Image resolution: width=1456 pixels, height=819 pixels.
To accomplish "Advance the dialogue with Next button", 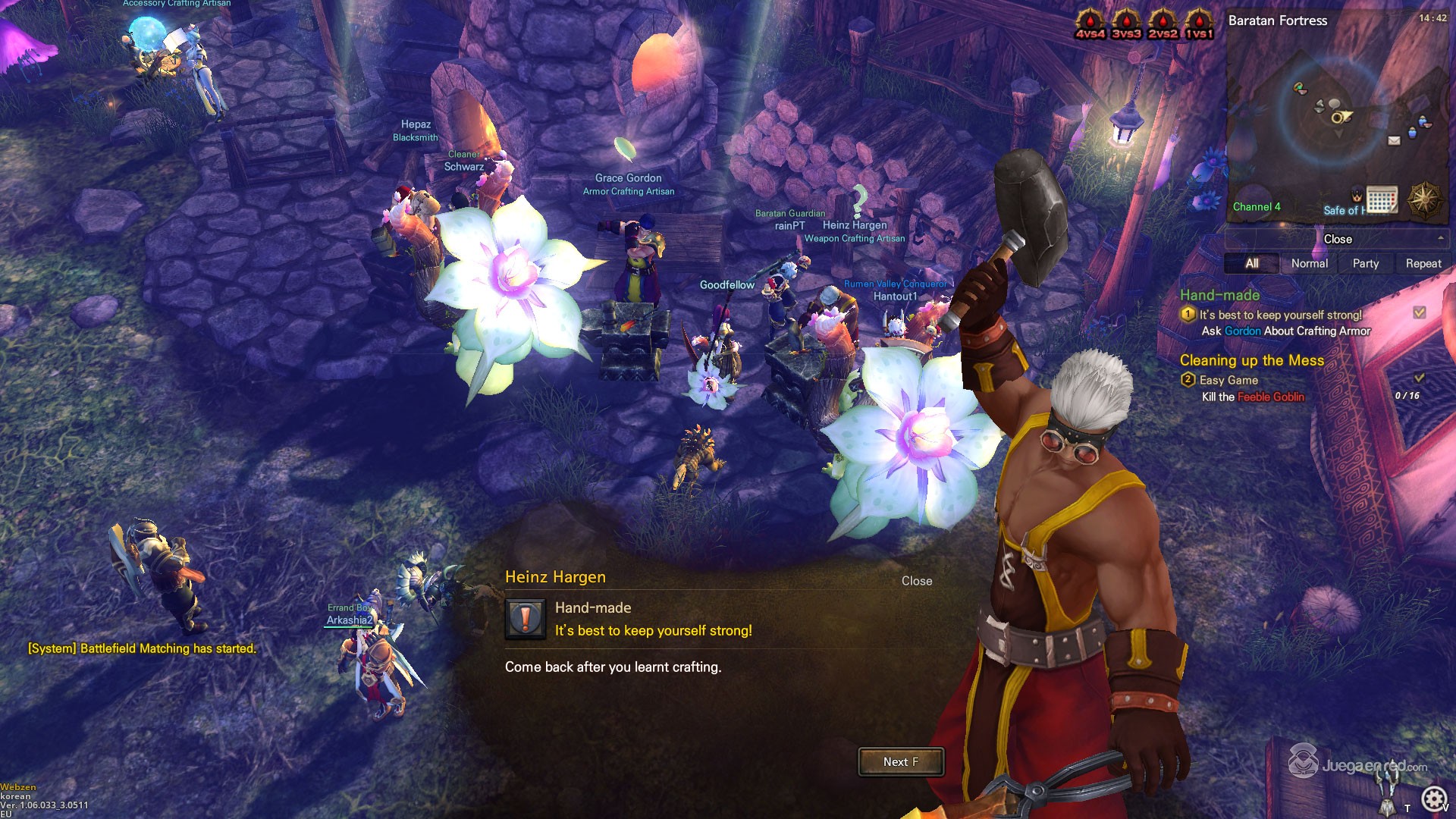I will pyautogui.click(x=901, y=762).
